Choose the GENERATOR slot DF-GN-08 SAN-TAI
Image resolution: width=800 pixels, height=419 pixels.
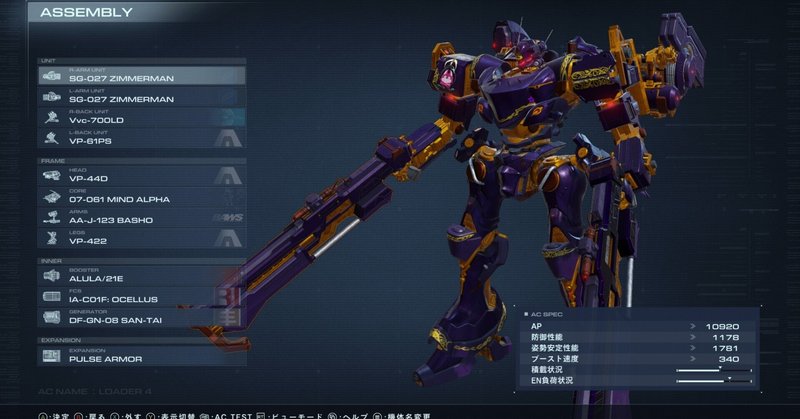(x=140, y=317)
